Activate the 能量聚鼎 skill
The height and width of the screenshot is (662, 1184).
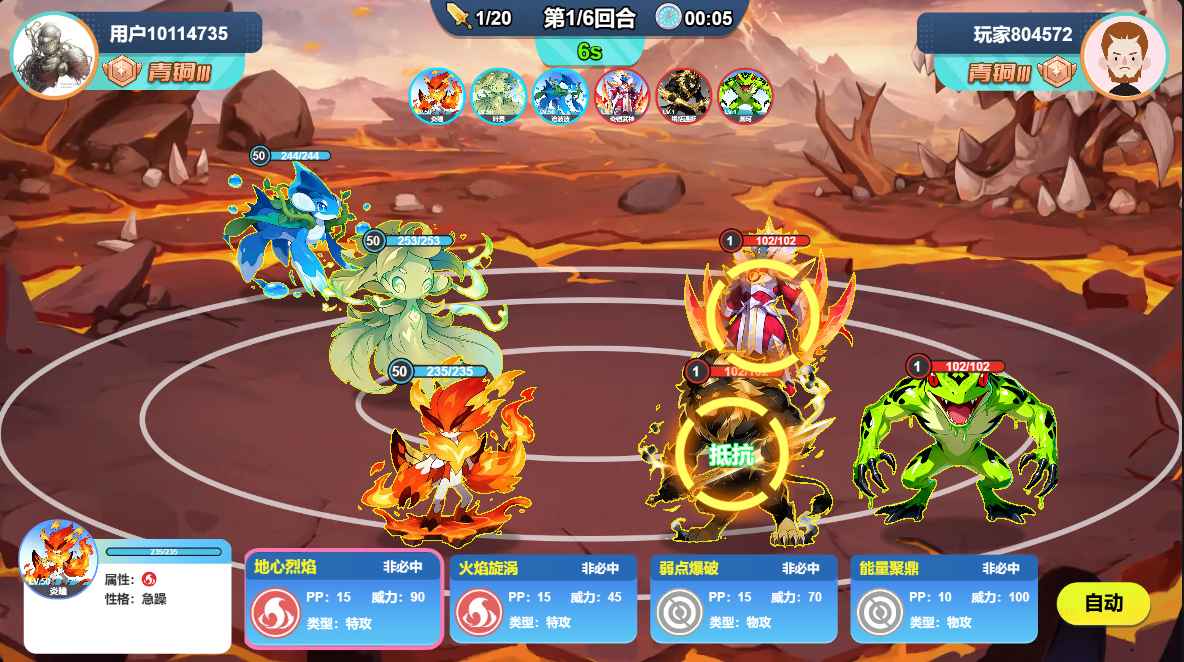[943, 598]
